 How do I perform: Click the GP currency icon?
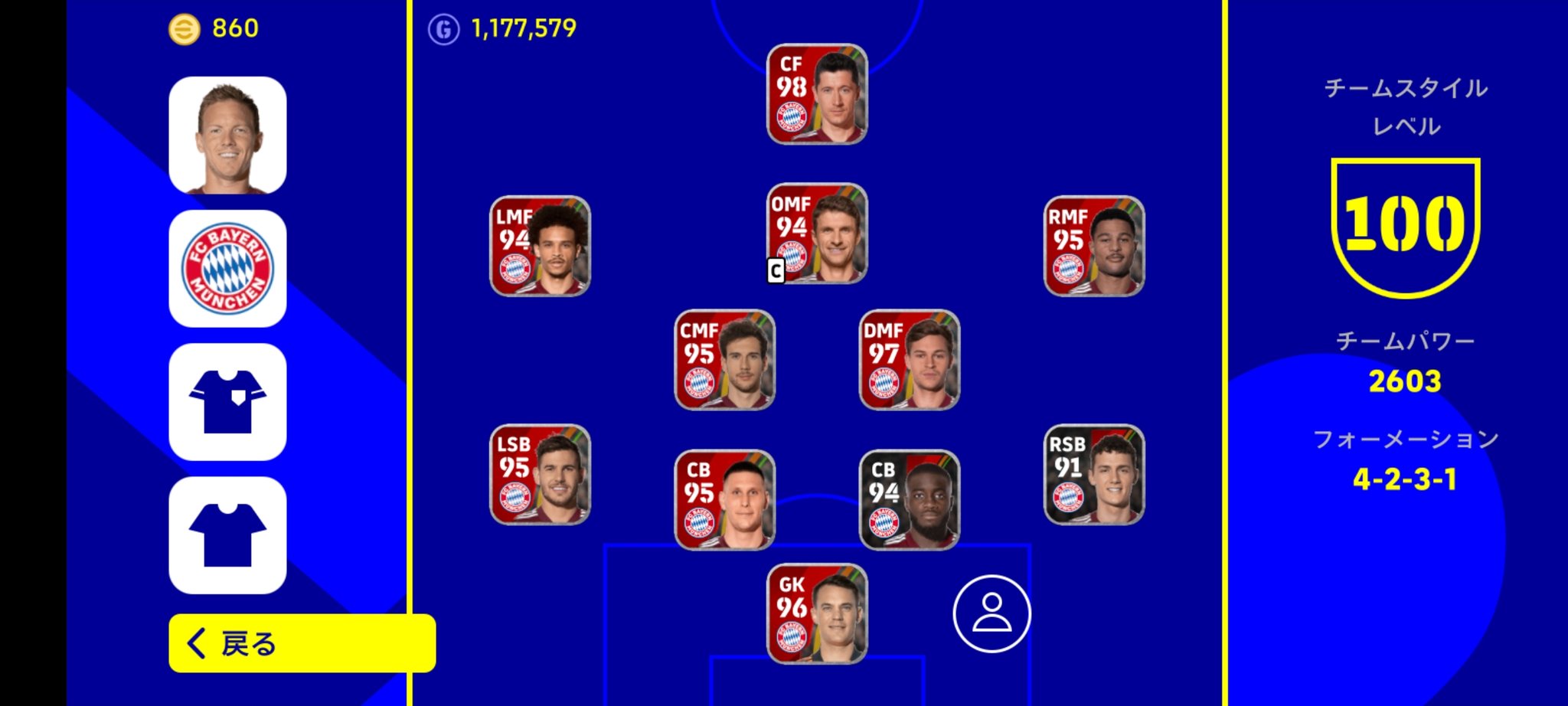tap(444, 29)
